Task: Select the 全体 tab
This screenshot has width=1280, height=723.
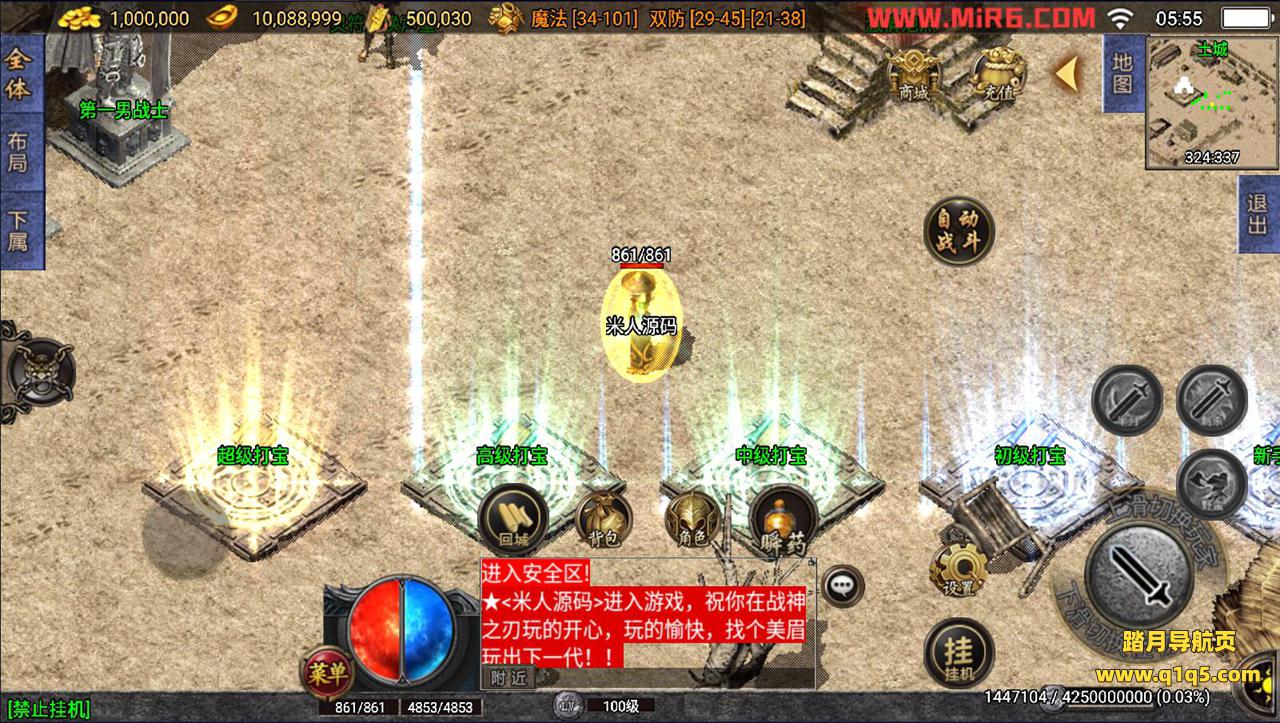Action: pyautogui.click(x=18, y=76)
